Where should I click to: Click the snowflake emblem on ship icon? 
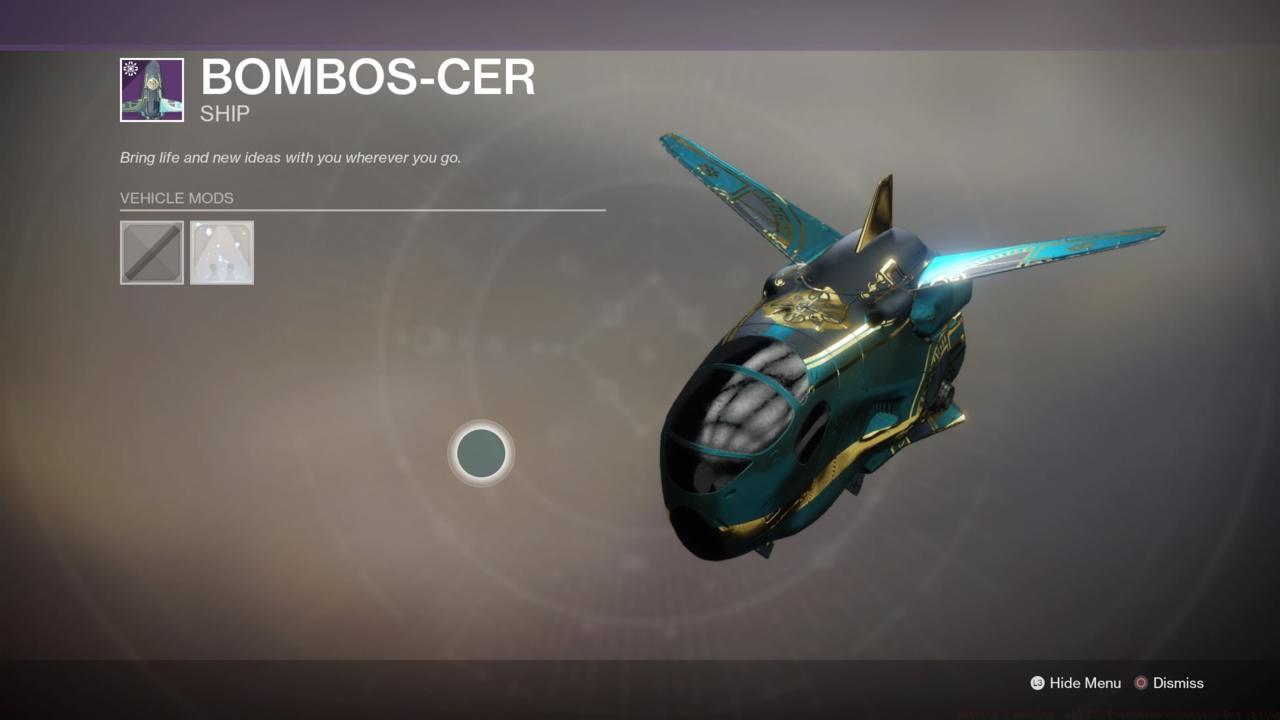tap(130, 68)
